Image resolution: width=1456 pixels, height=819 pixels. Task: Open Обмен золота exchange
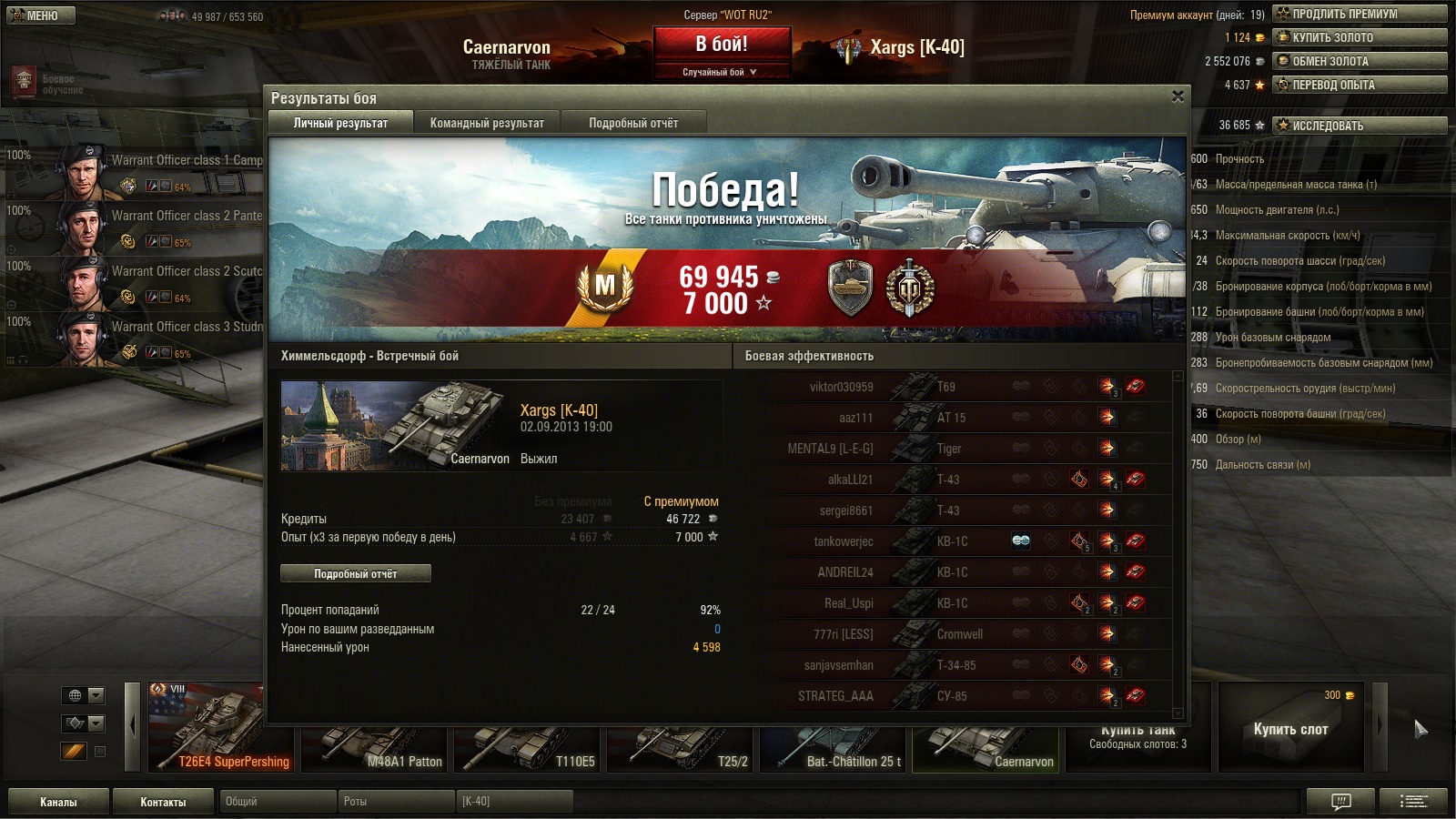tap(1360, 61)
